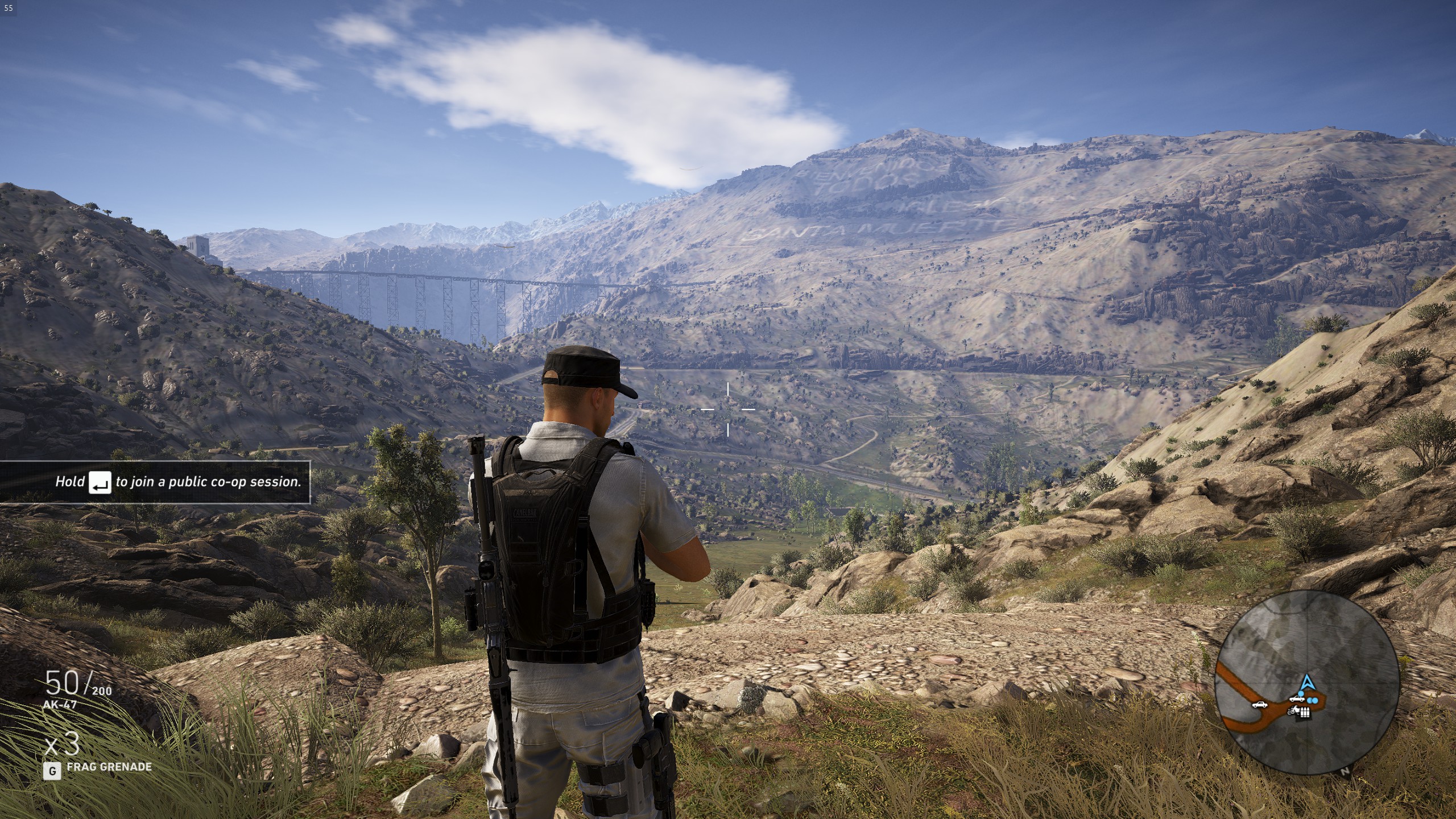Select the sedan car marker on the road
This screenshot has height=819, width=1456.
(1260, 705)
